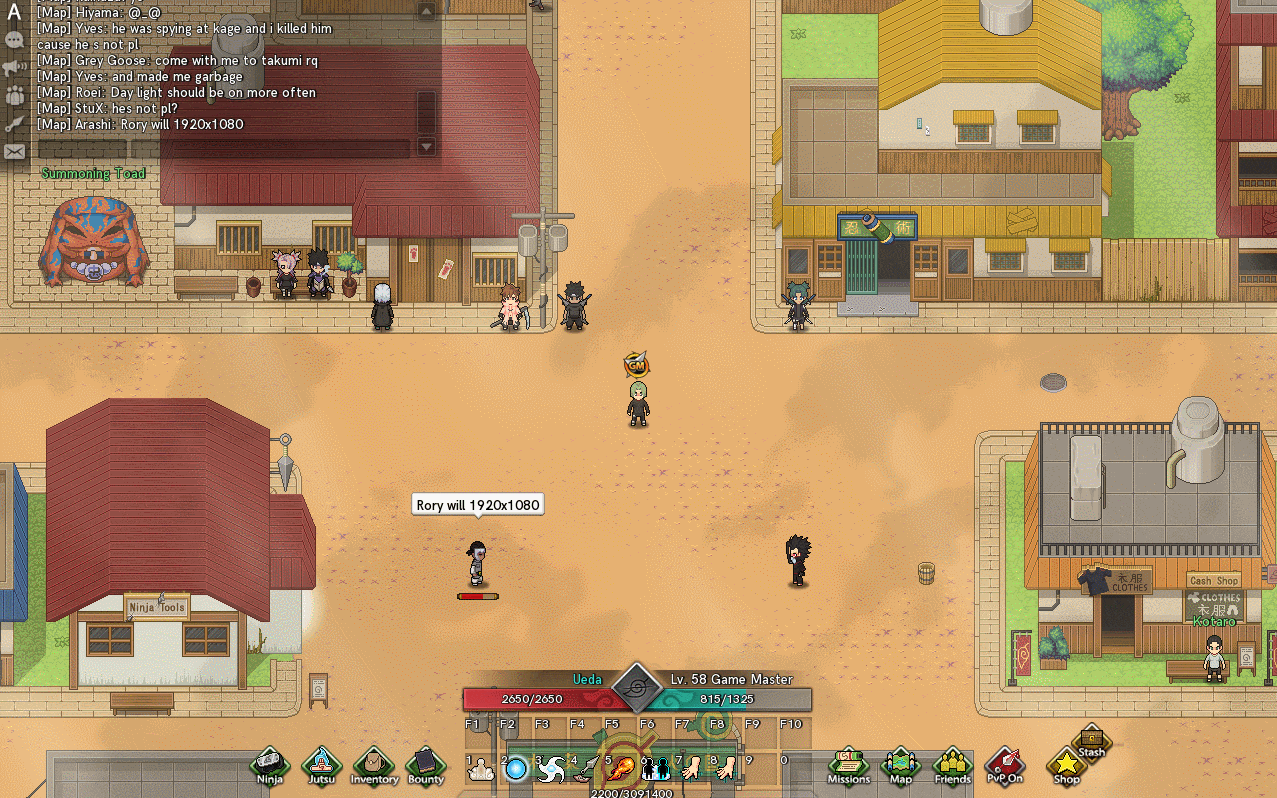Open the Ninja character menu
The width and height of the screenshot is (1277, 798).
(269, 765)
